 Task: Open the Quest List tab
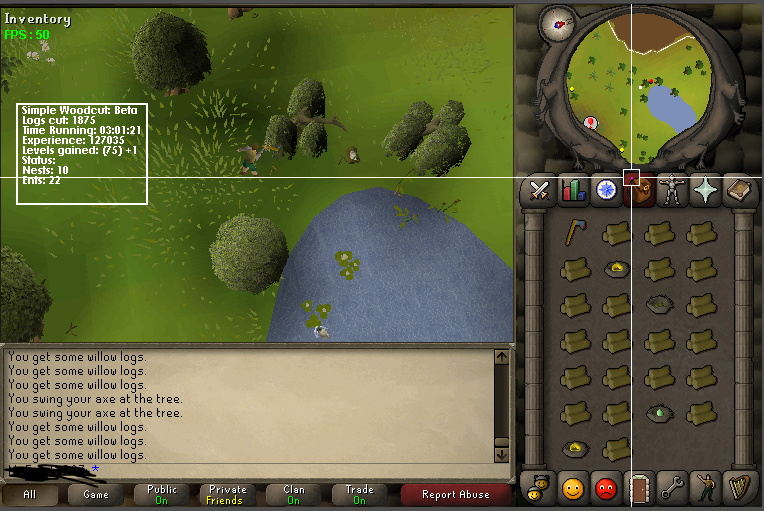pos(605,189)
